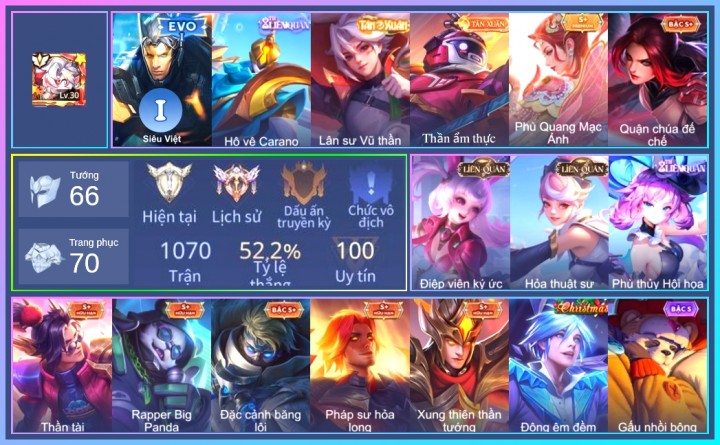Select the Thần tài skin
720x445 pixels.
coord(61,366)
